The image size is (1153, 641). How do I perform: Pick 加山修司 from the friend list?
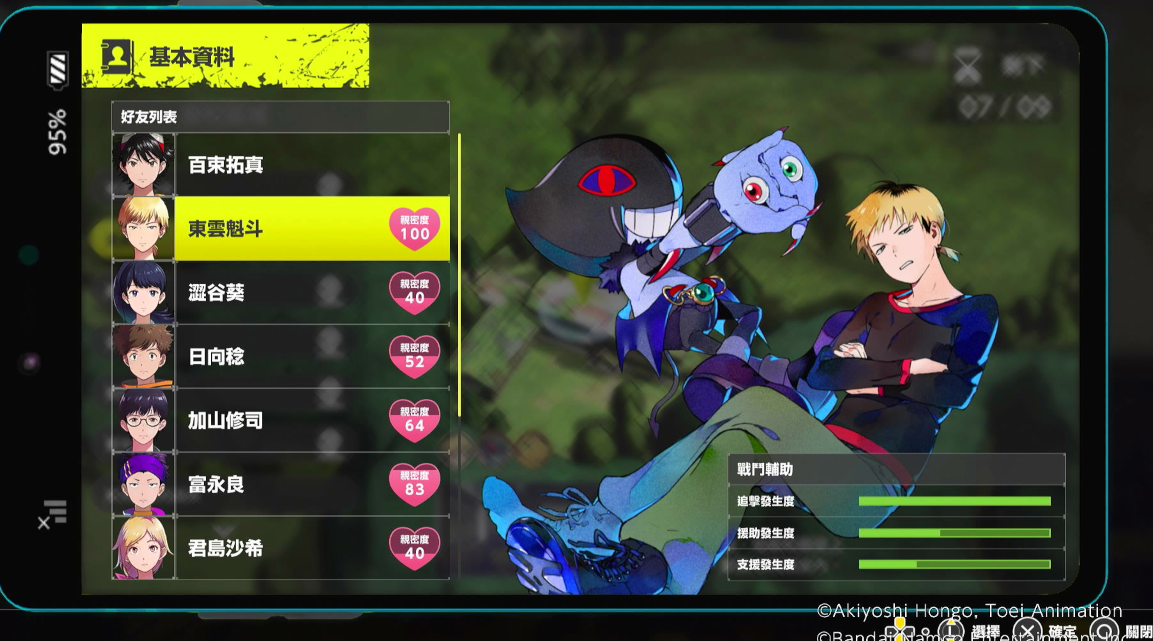pos(280,421)
